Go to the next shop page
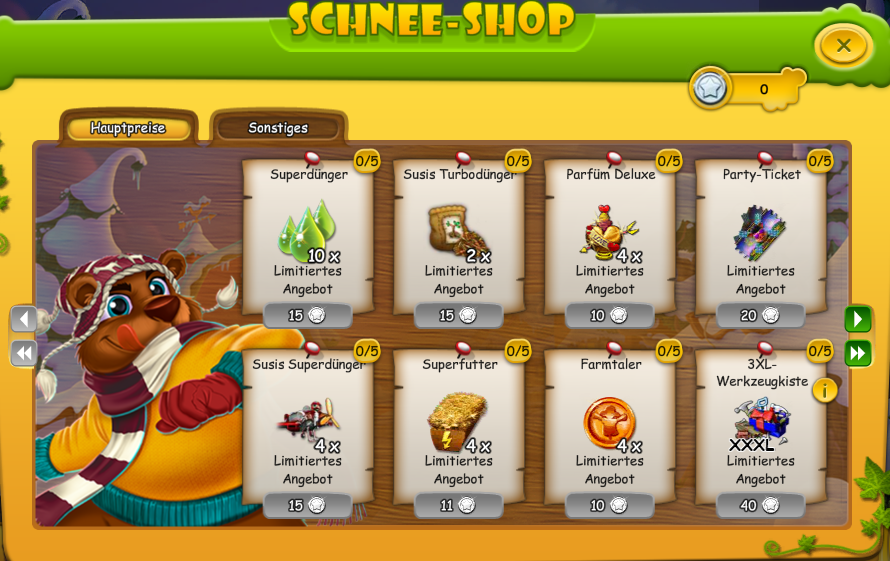 (858, 319)
